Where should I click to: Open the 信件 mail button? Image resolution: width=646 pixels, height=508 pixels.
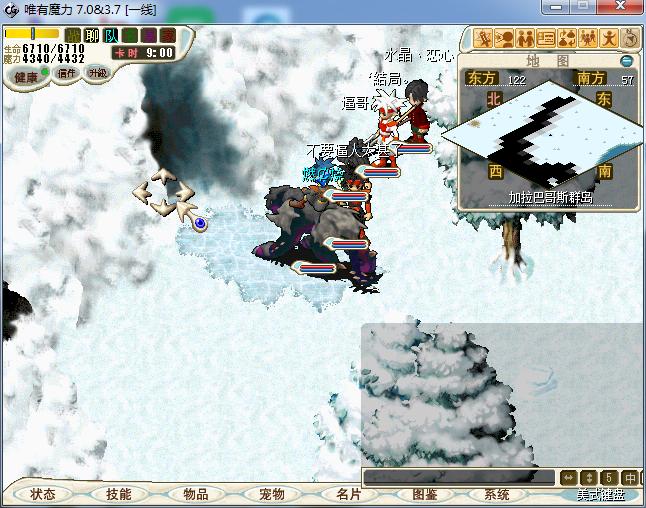[x=67, y=73]
